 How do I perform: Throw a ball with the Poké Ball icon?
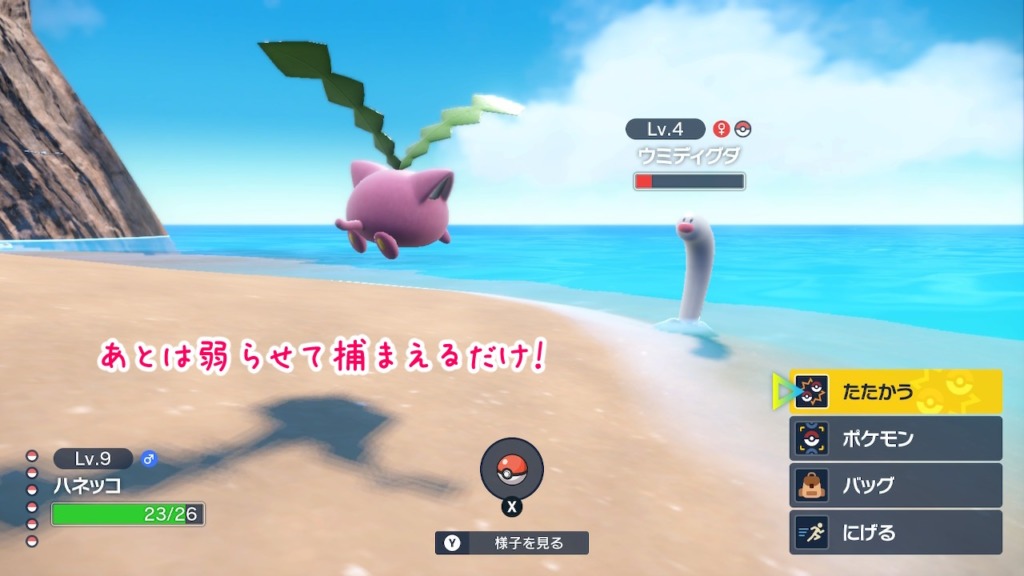(512, 468)
